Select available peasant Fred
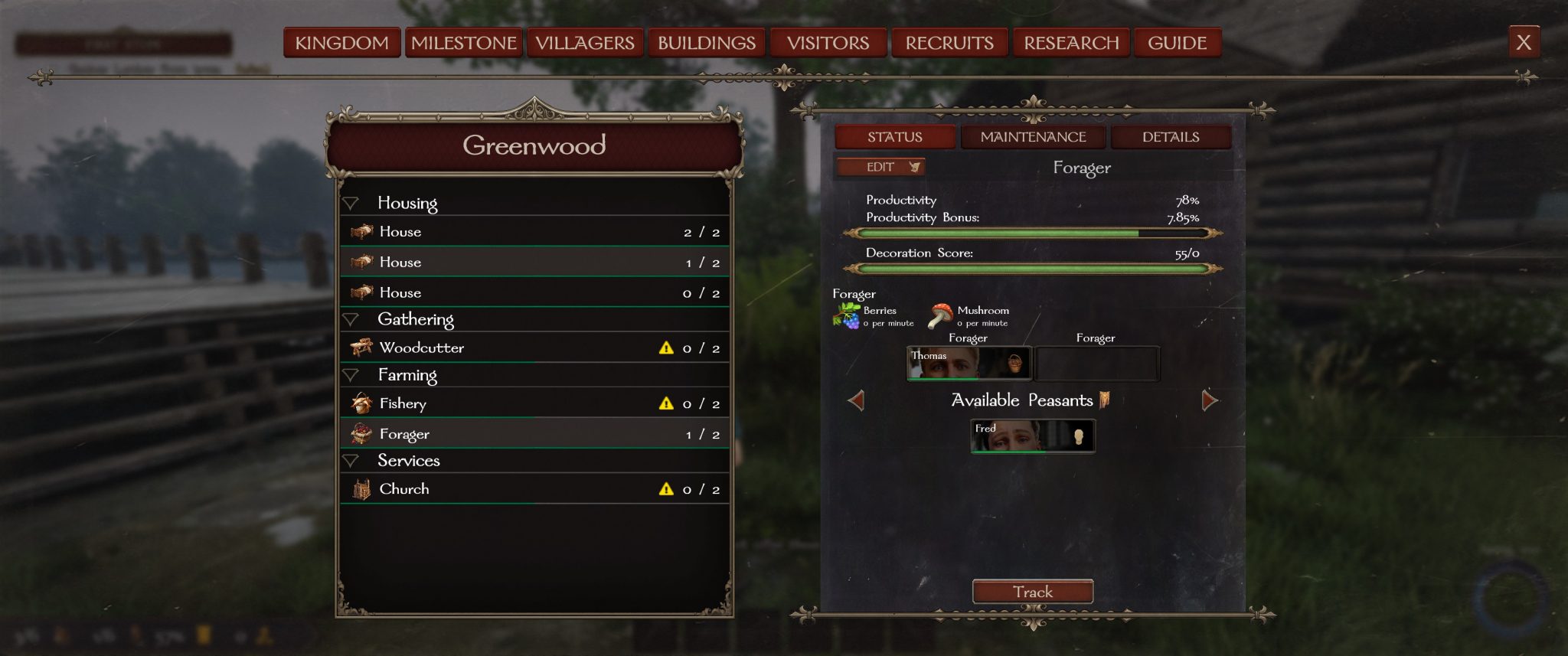 [1032, 436]
